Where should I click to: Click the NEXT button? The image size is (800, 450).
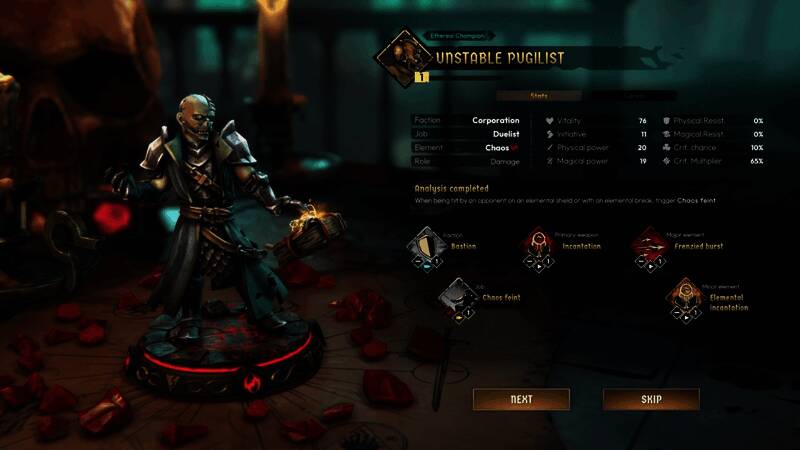521,399
